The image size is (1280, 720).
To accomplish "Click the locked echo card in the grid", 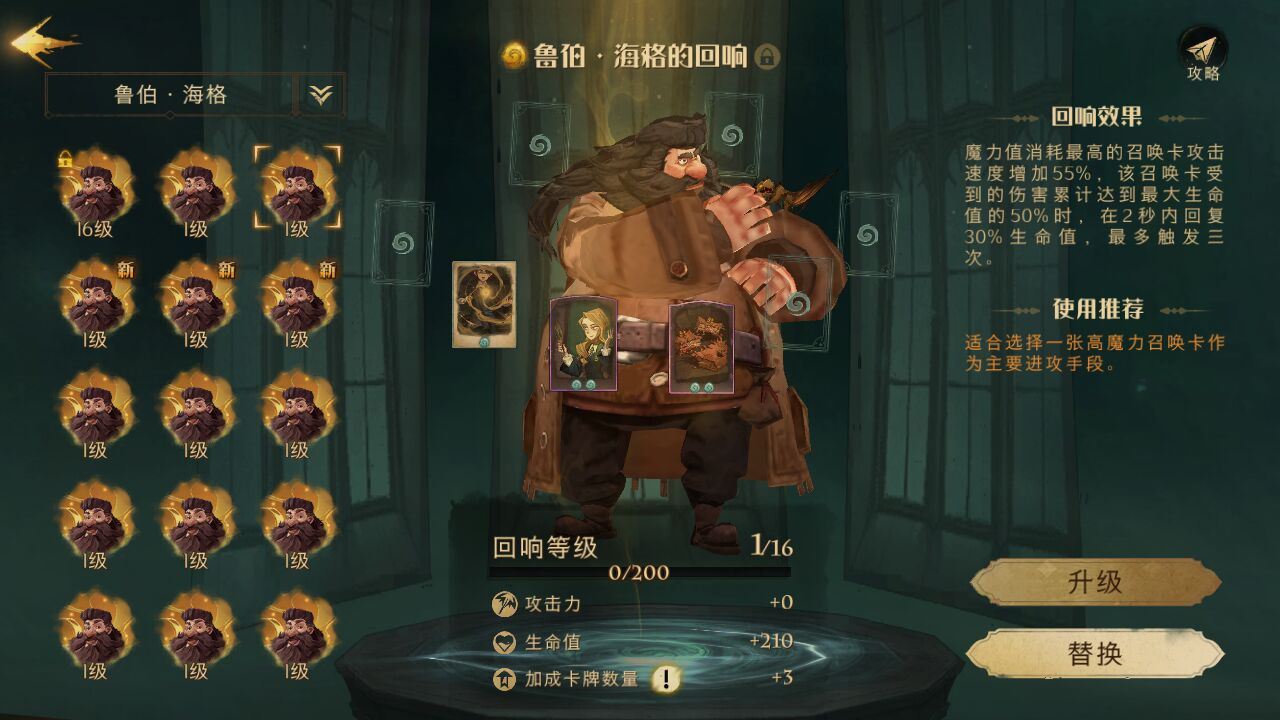I will pos(95,190).
